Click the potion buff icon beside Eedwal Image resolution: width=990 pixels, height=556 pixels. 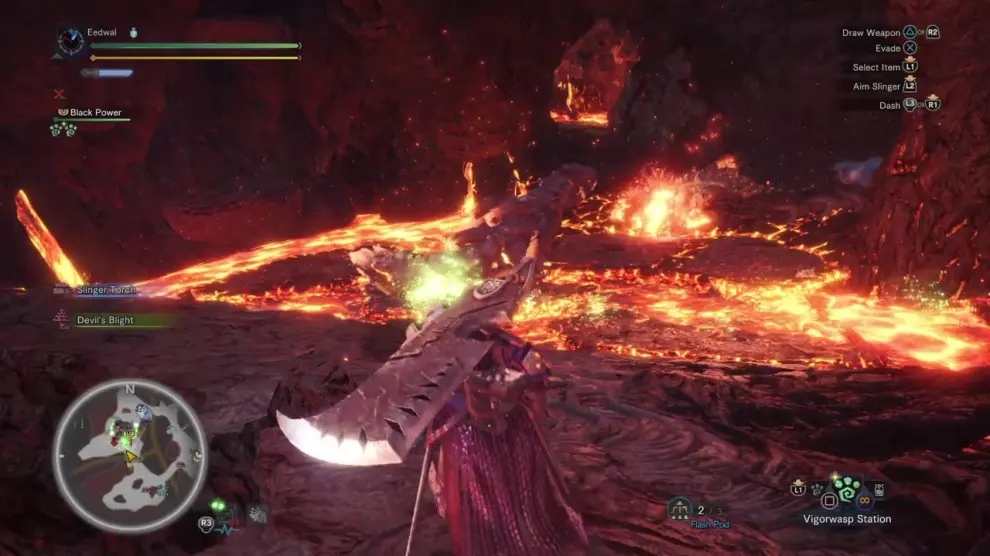click(134, 33)
